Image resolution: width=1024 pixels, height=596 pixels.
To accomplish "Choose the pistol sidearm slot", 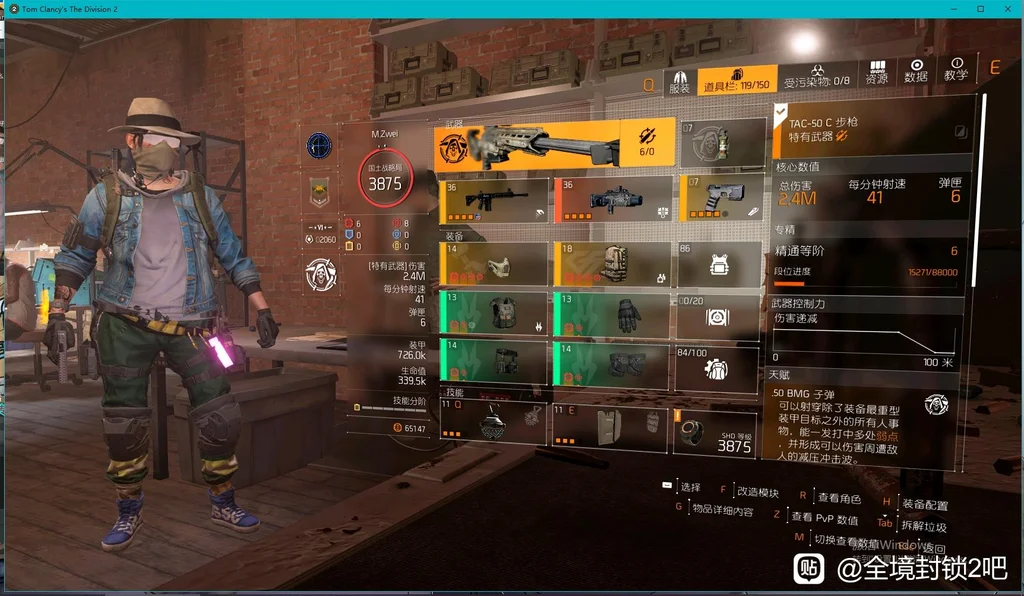I will [x=722, y=199].
